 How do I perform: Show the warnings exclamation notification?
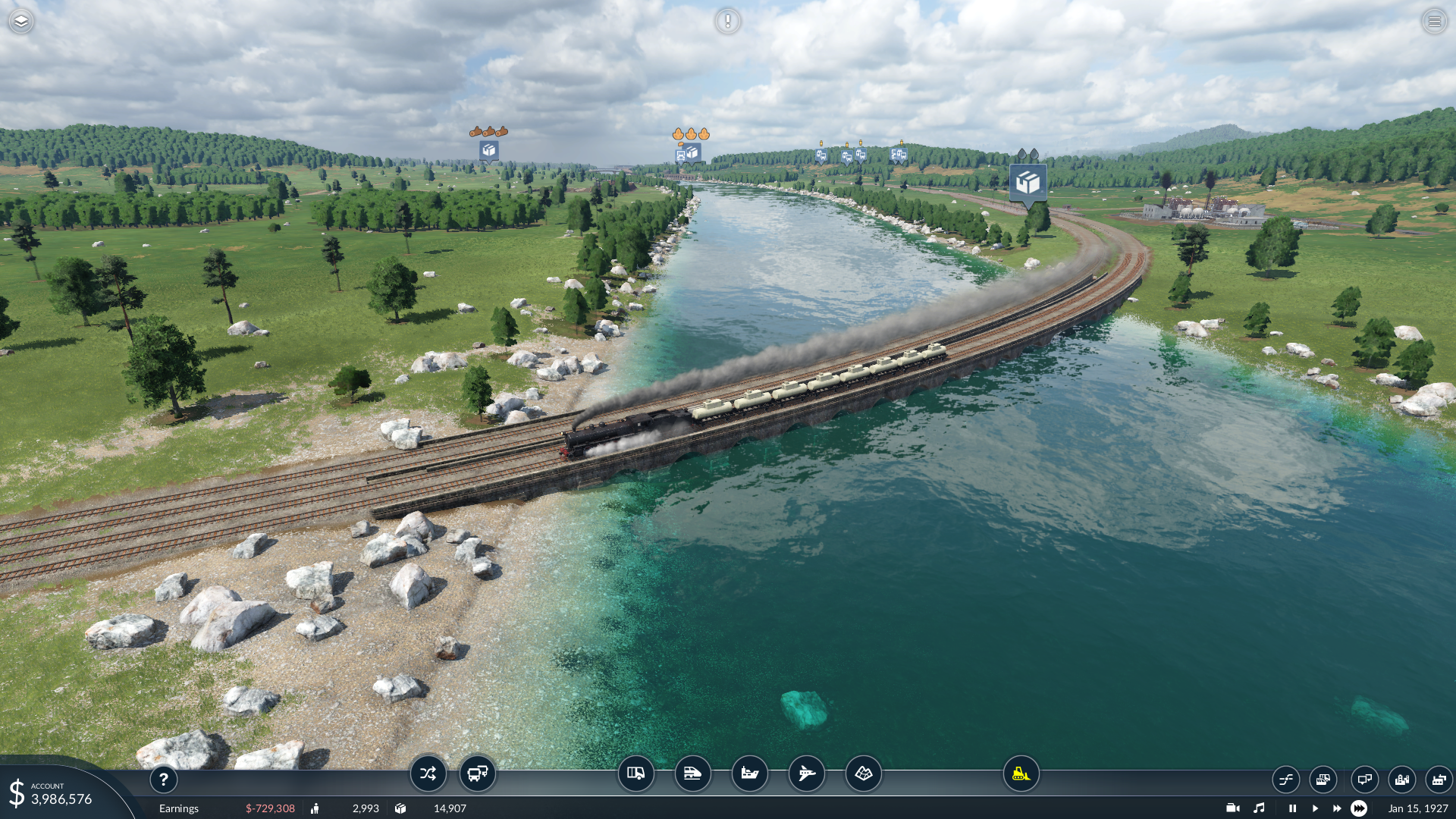pos(727,21)
